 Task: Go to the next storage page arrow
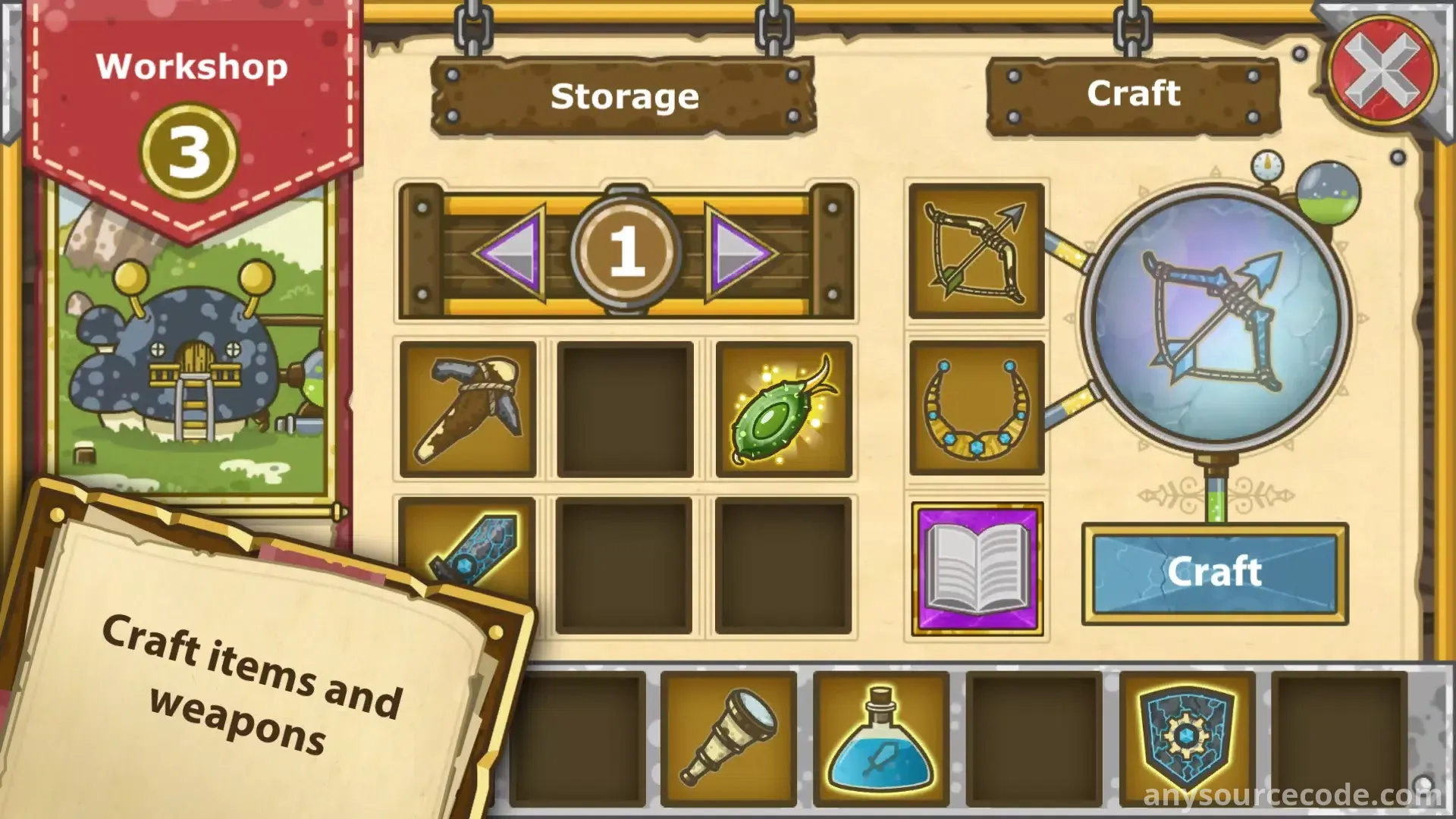click(738, 252)
